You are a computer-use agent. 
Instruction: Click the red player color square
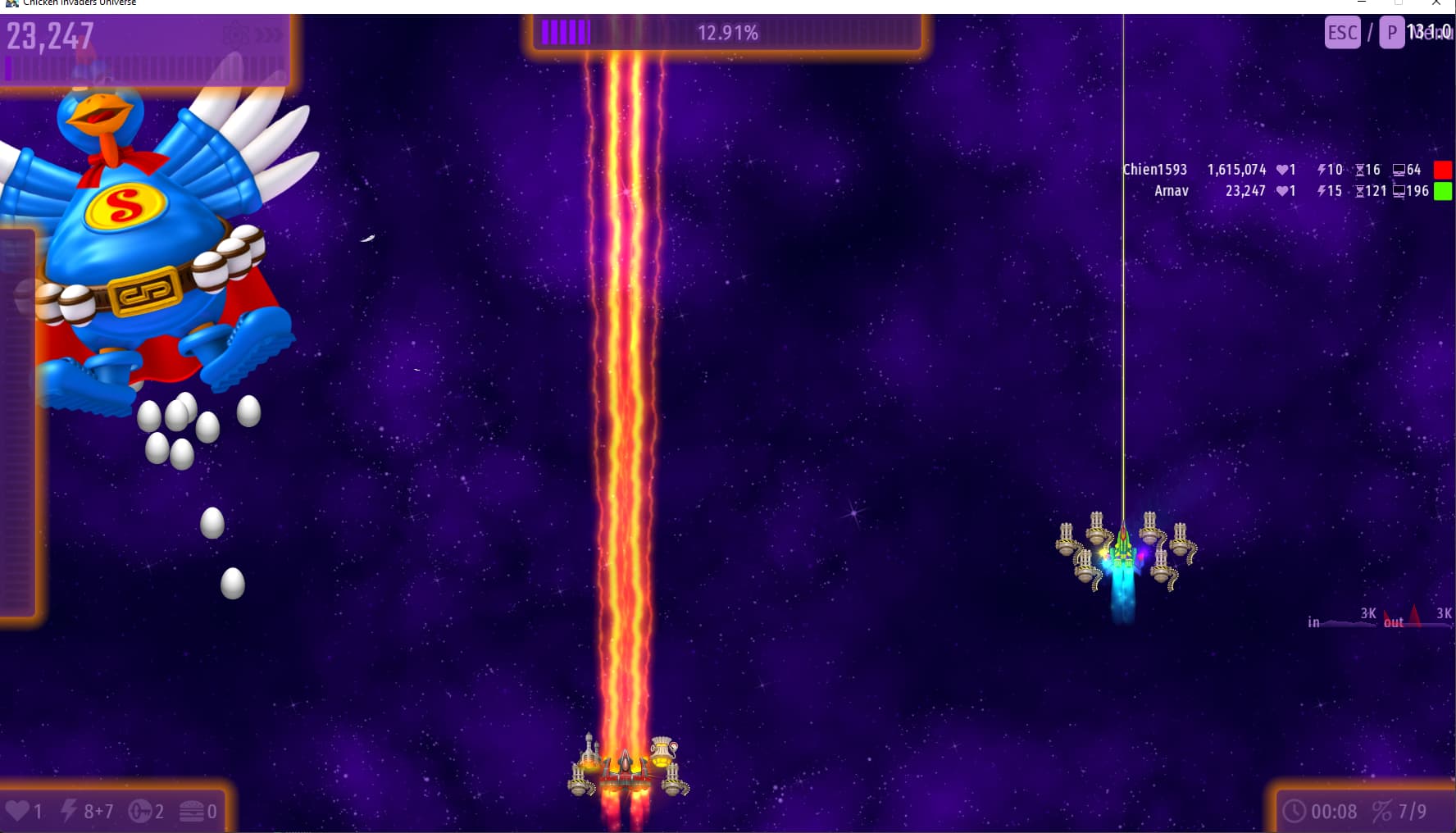1443,170
